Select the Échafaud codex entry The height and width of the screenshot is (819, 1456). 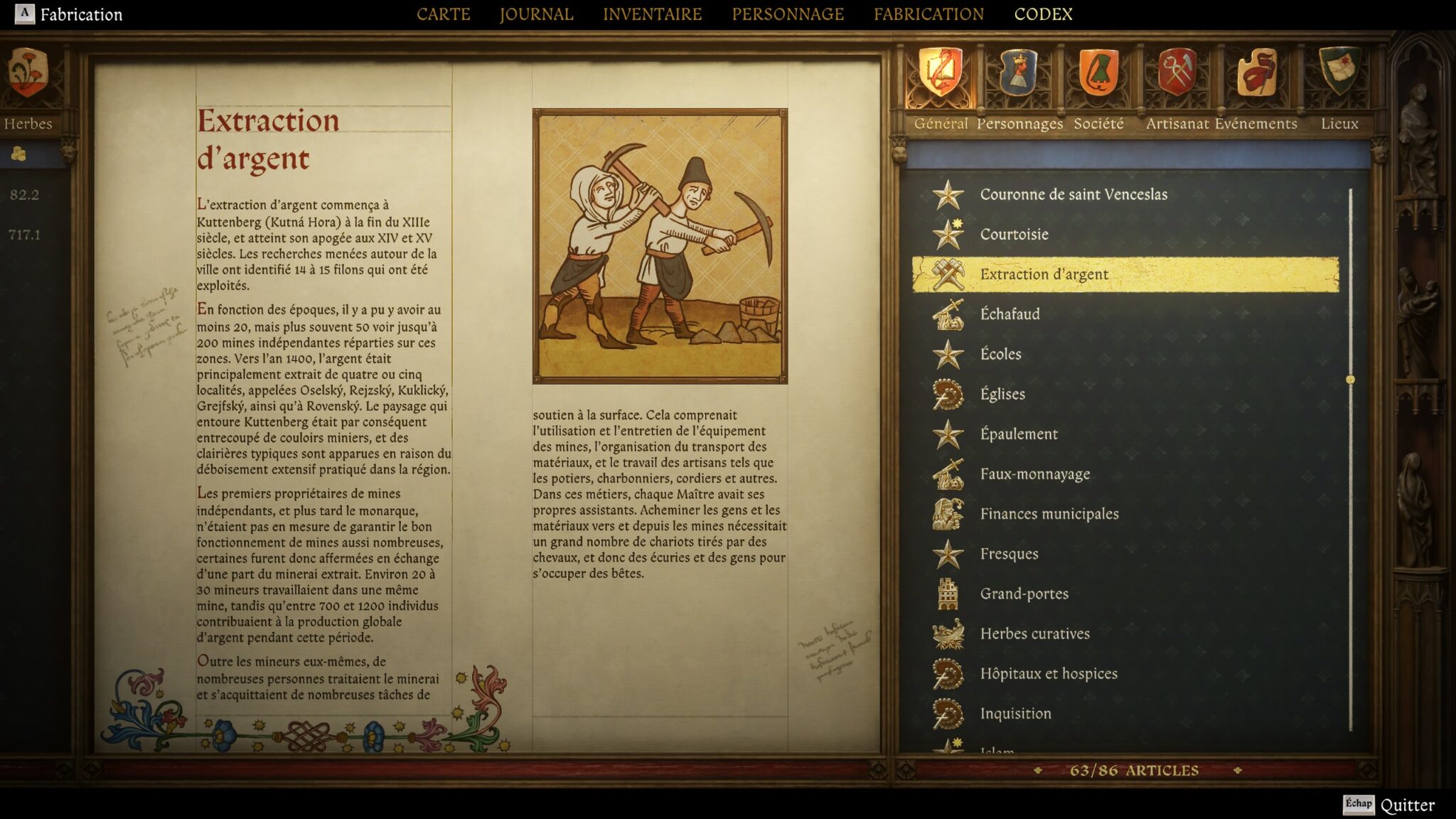[x=1010, y=314]
